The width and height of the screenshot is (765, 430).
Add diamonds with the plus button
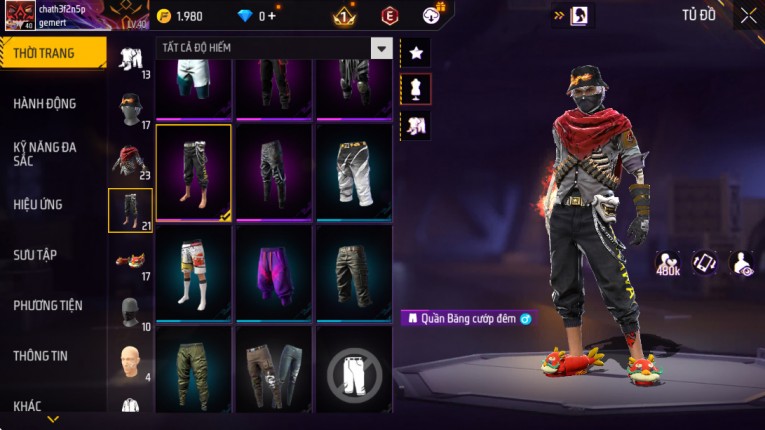(x=271, y=16)
